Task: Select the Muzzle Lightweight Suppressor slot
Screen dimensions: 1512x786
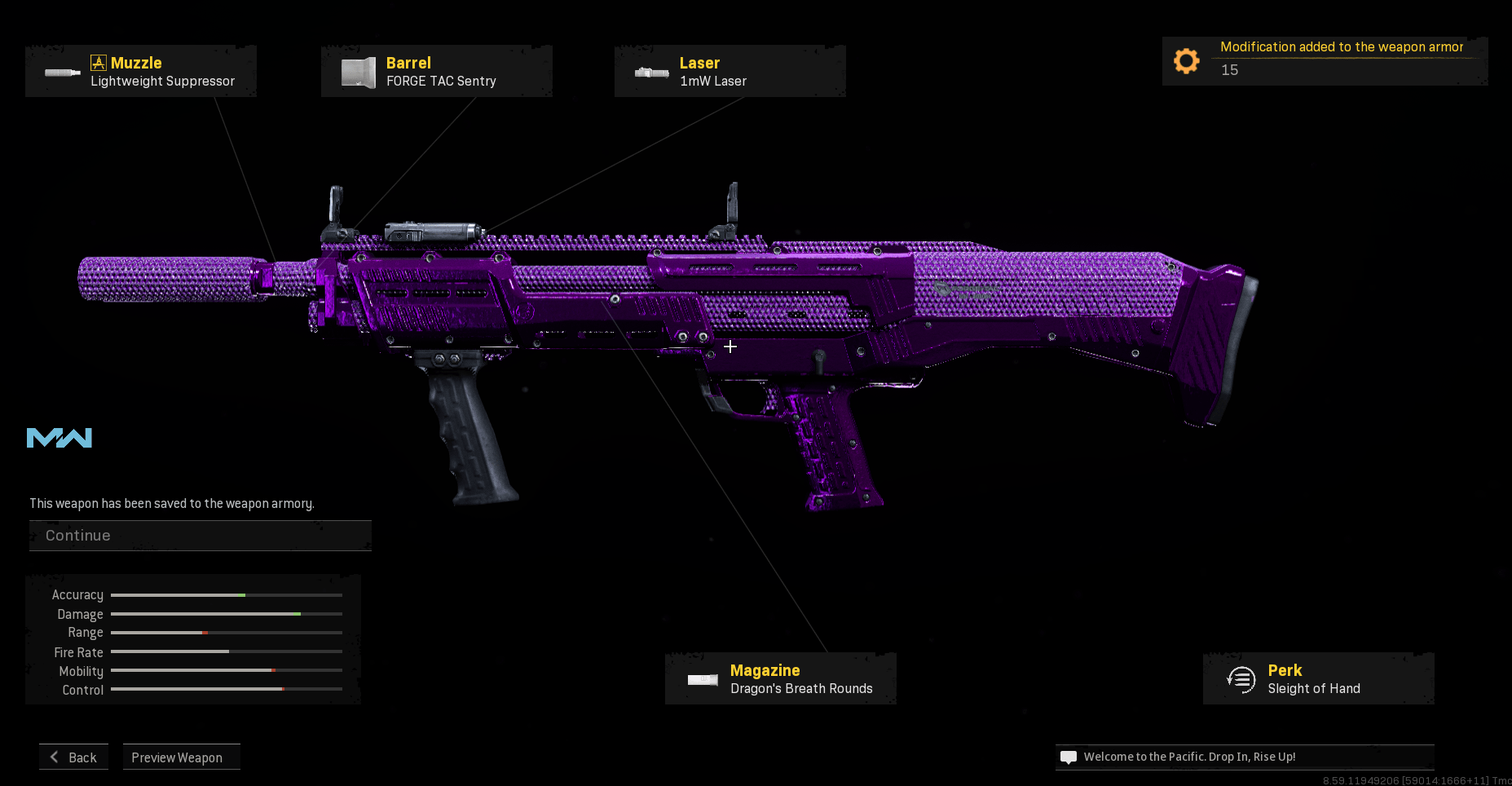Action: coord(141,72)
